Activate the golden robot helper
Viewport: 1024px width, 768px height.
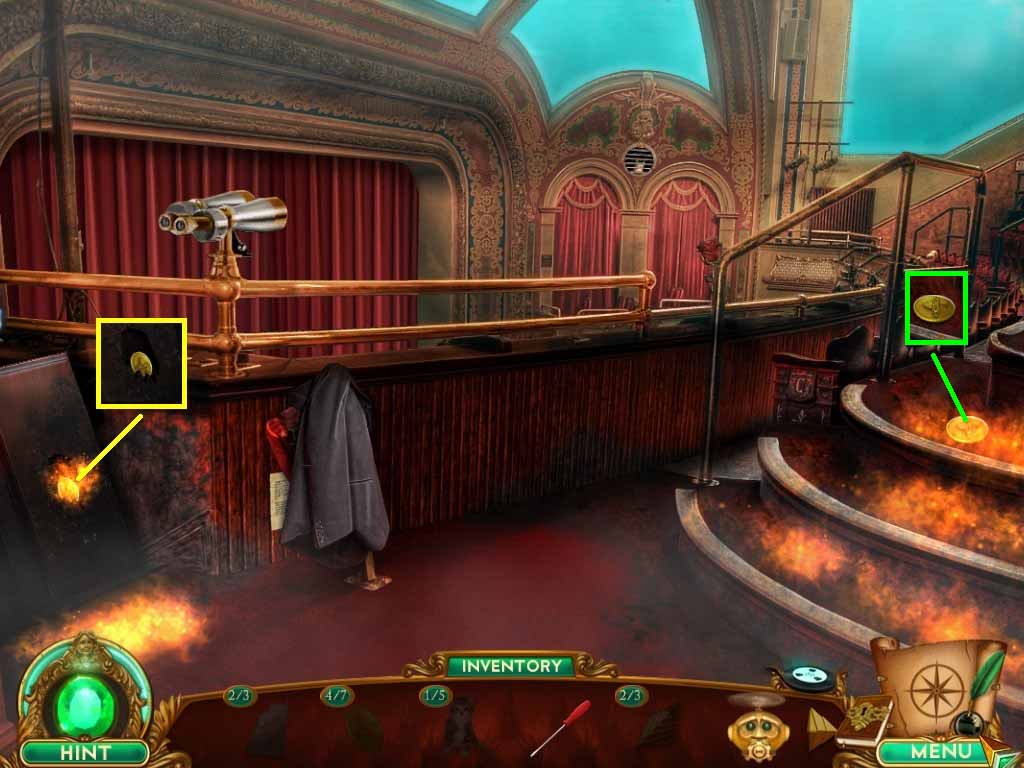(755, 727)
